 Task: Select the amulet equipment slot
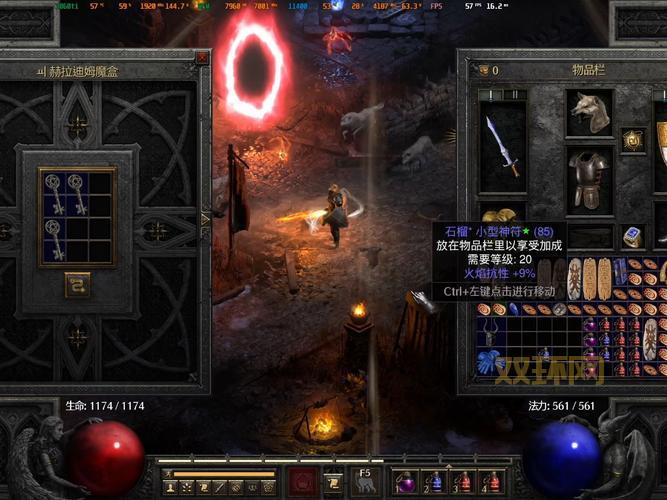[632, 140]
